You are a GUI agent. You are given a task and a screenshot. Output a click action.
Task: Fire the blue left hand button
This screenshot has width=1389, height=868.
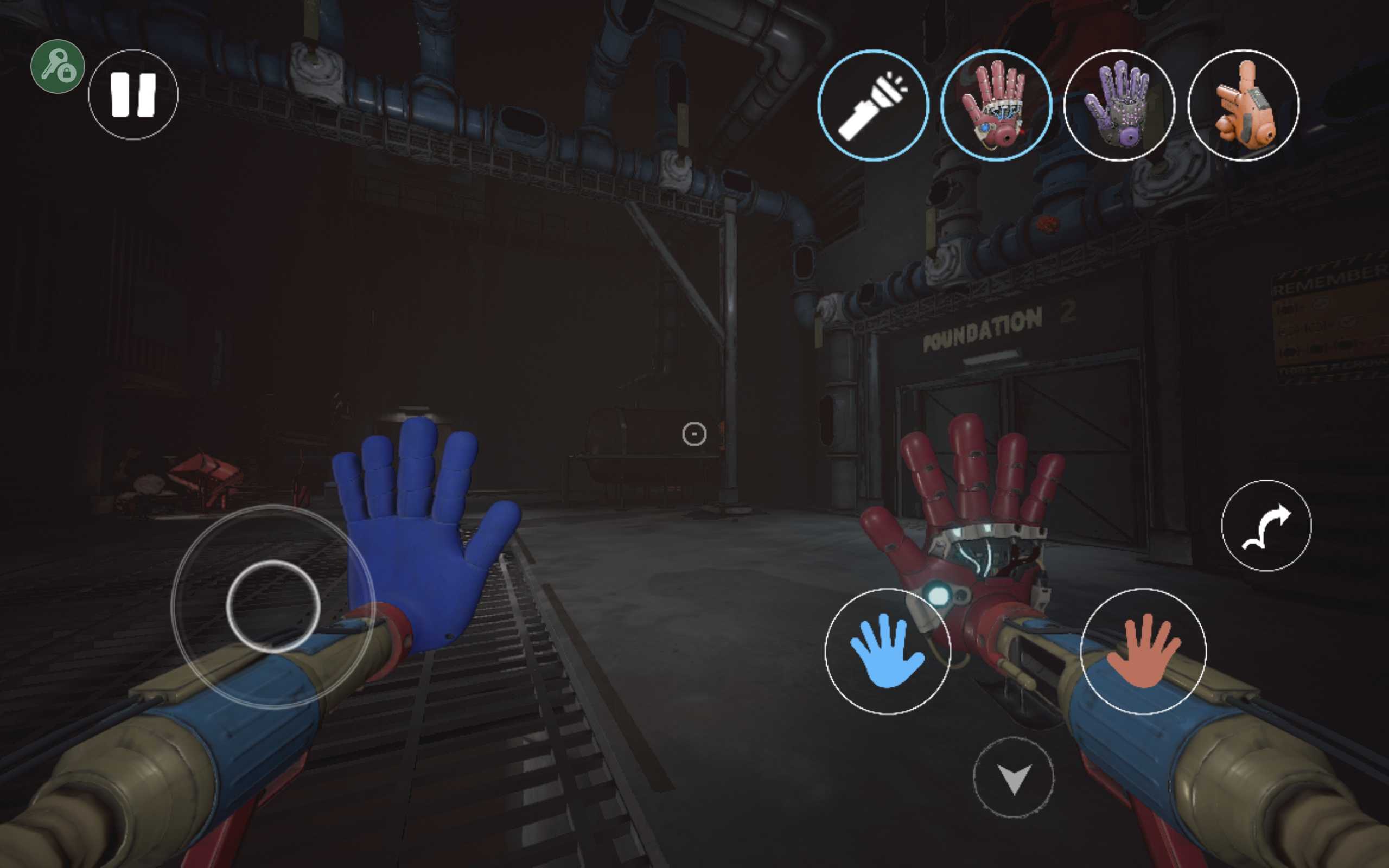(887, 652)
